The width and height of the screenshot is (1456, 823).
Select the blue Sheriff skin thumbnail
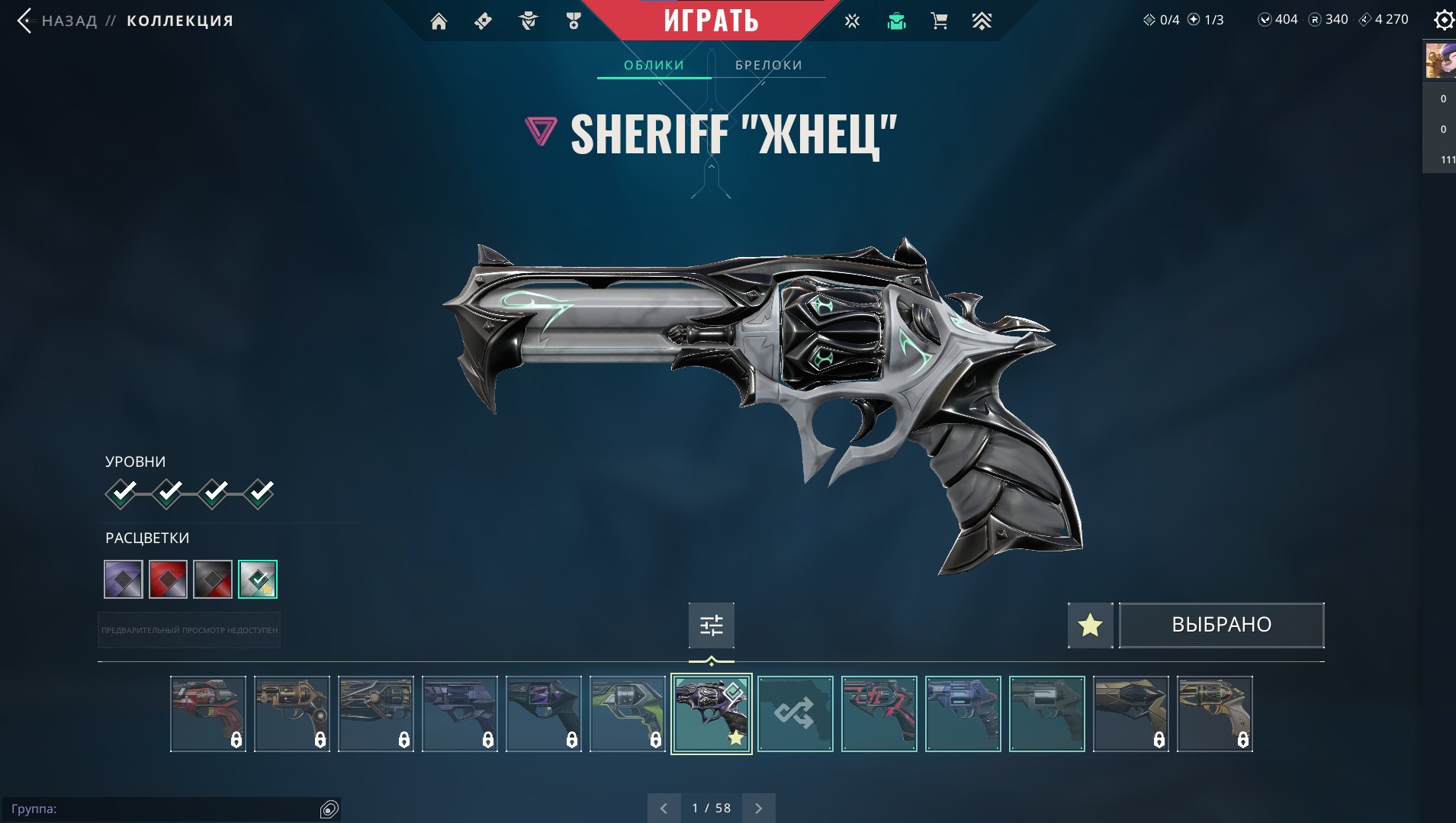point(963,714)
